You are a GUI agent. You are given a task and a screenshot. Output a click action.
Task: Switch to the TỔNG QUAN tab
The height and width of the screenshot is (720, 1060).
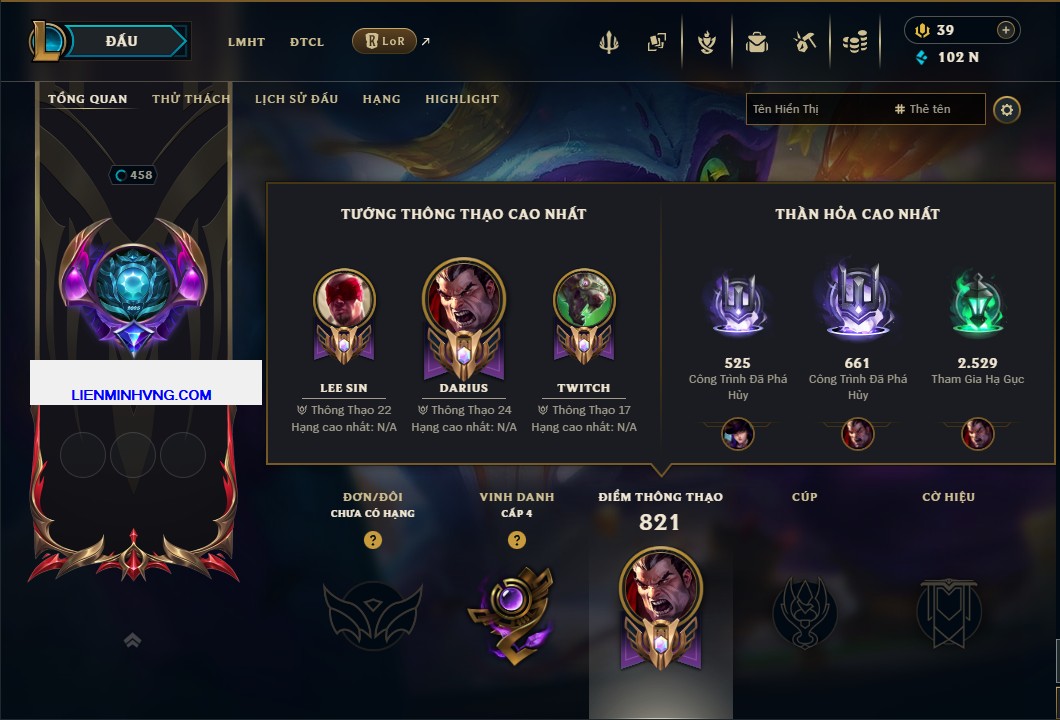pos(88,99)
